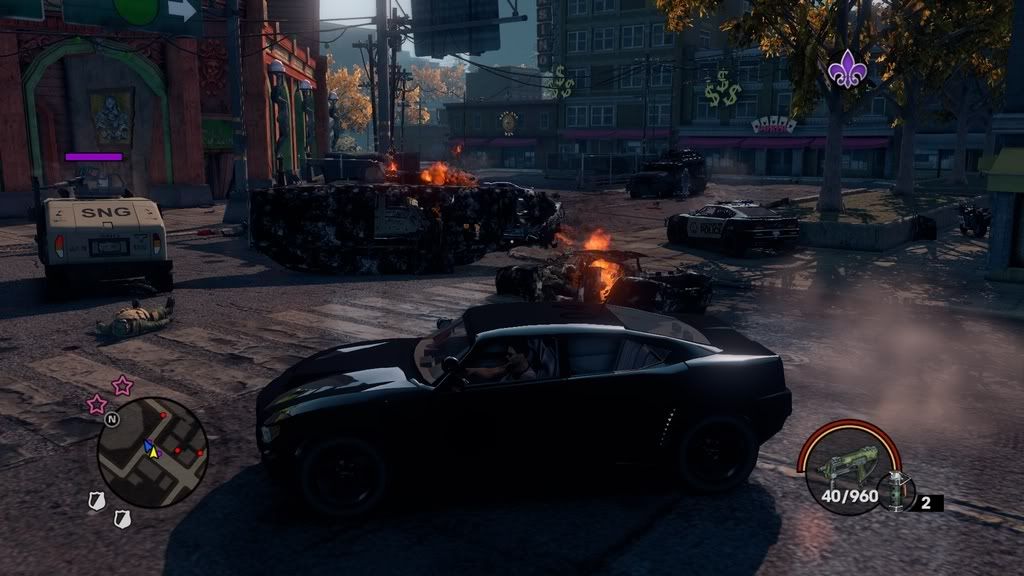Select the player arrow on the minimap
Image resolution: width=1024 pixels, height=576 pixels.
click(x=152, y=450)
